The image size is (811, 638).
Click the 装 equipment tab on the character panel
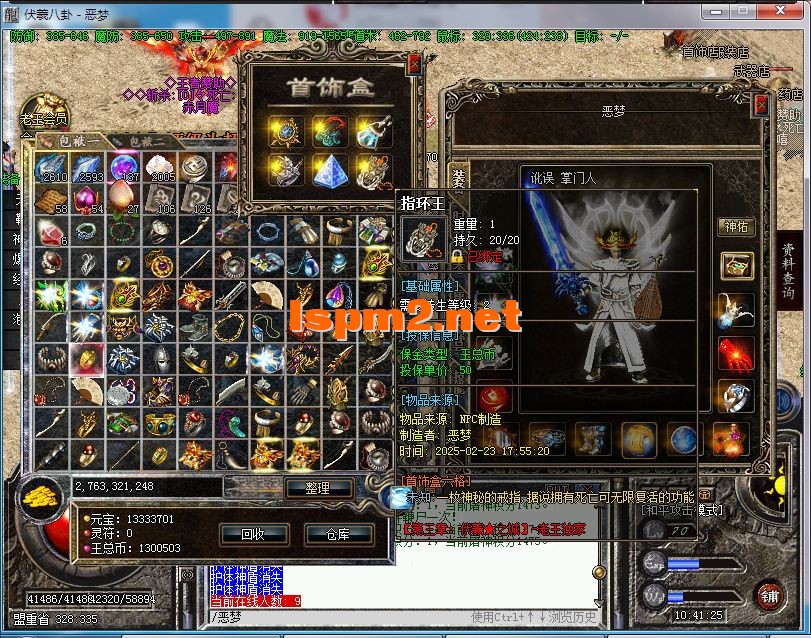[x=458, y=178]
